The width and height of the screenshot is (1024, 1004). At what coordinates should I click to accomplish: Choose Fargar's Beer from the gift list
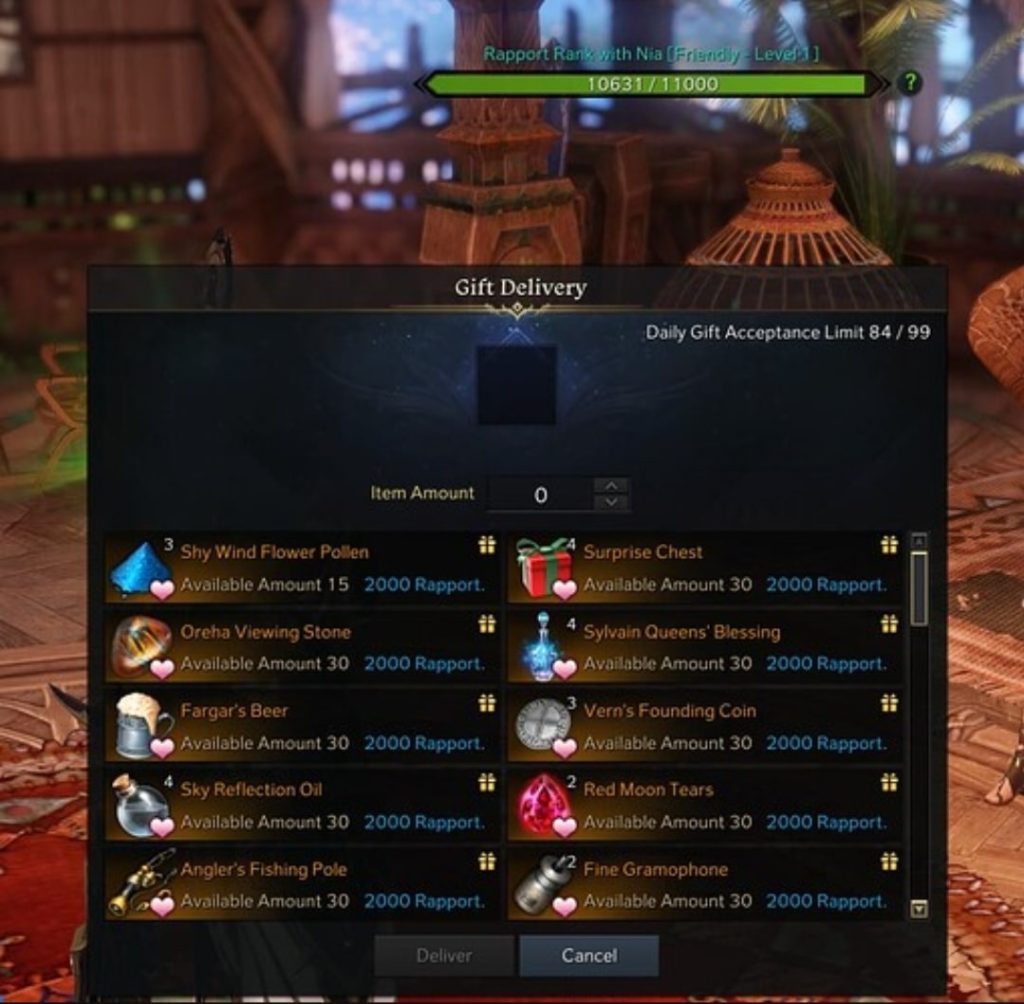[x=302, y=726]
